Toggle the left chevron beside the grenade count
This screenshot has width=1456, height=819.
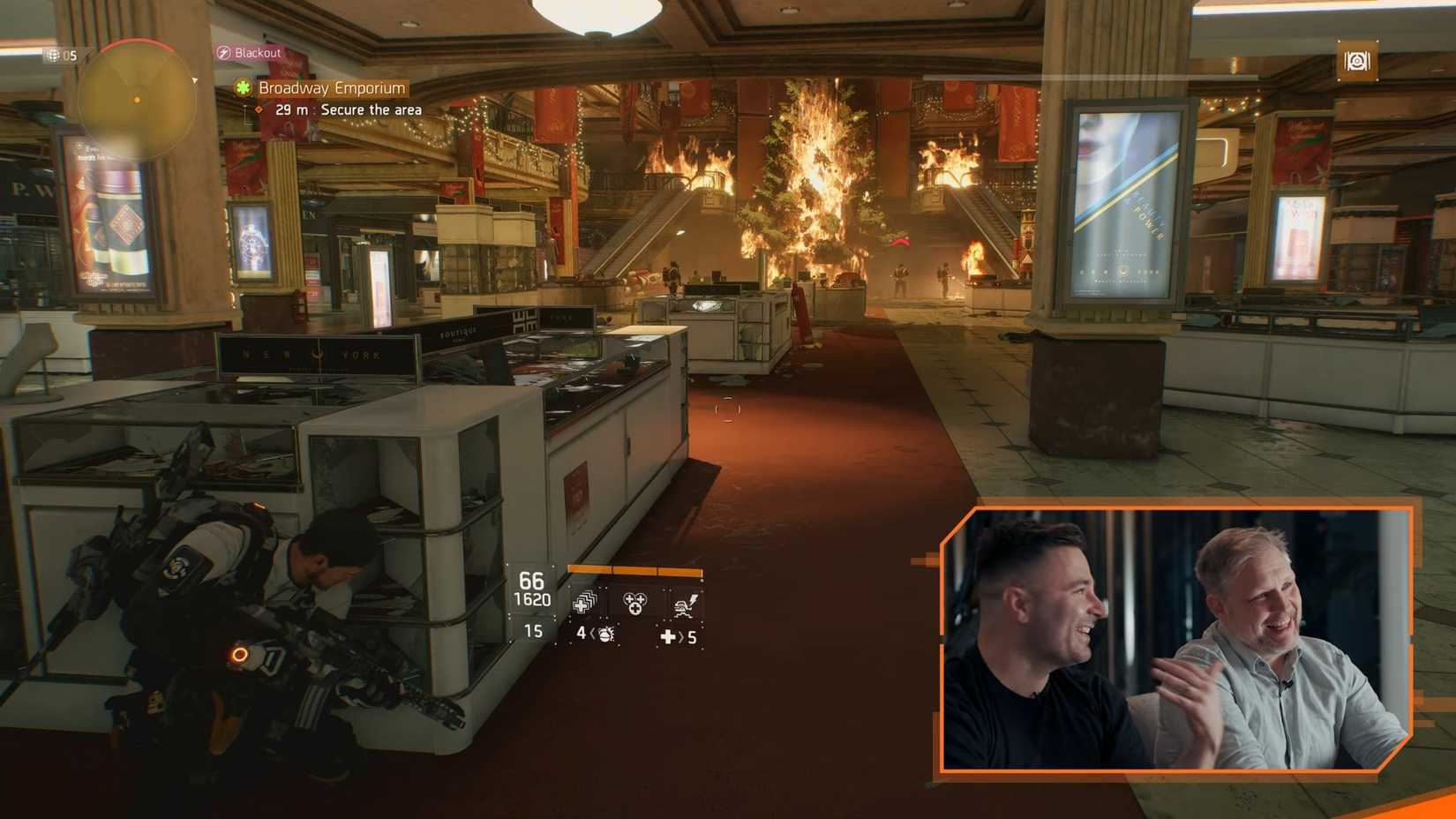[x=590, y=634]
